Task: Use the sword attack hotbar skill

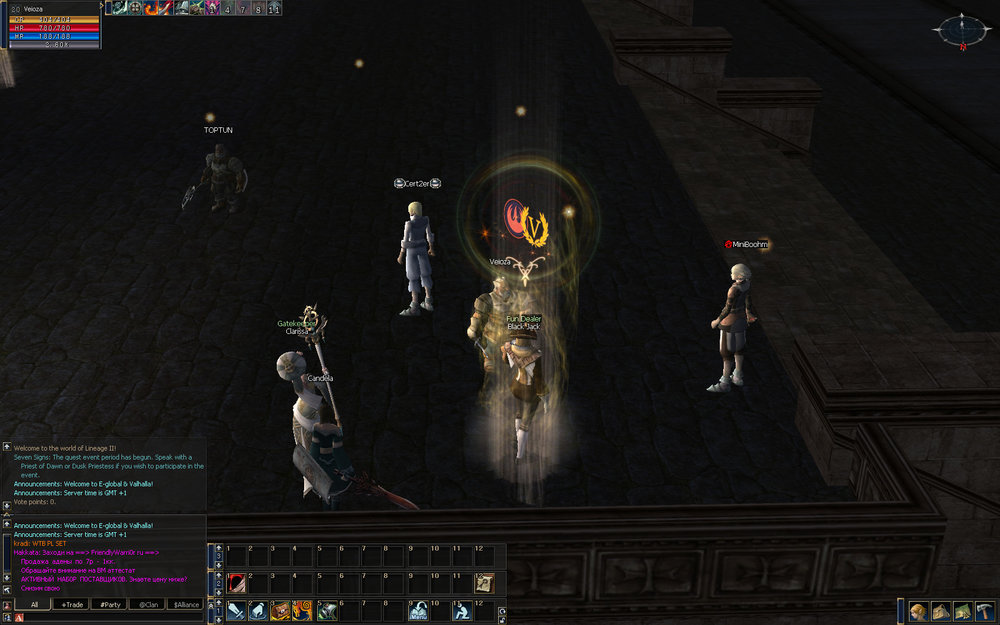Action: point(236,610)
